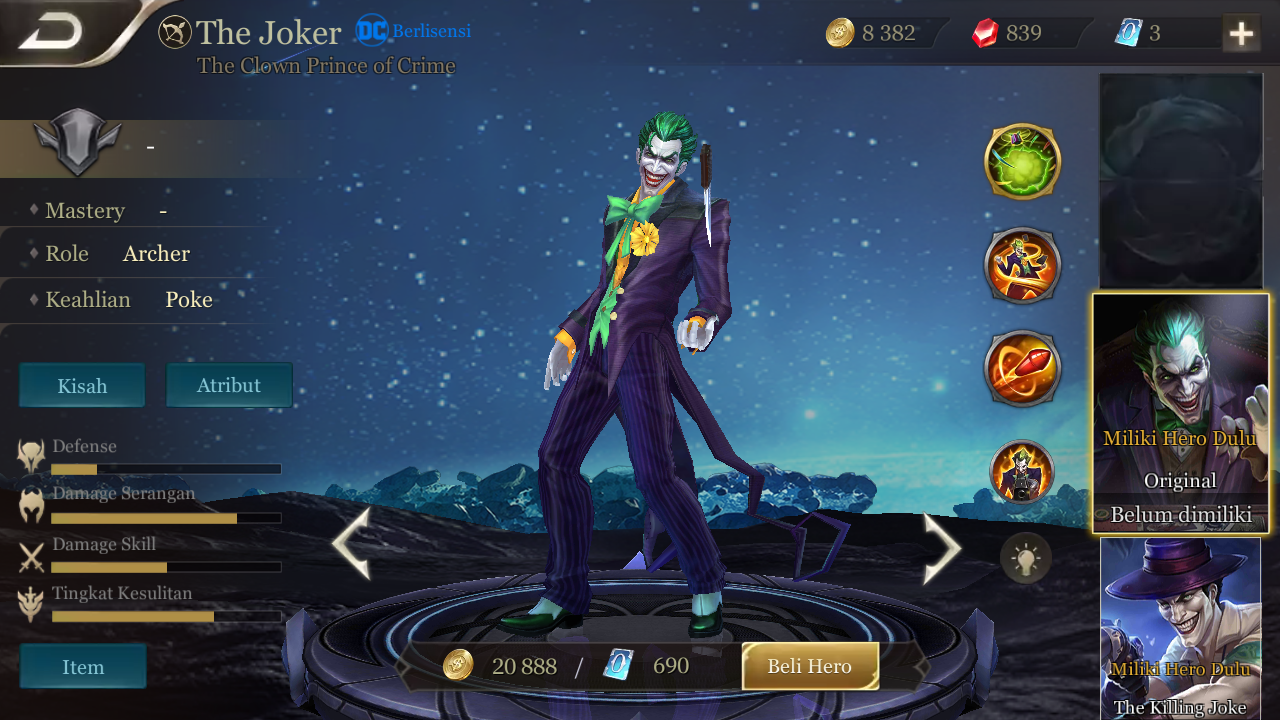Show the hero's Atribut stats

pyautogui.click(x=229, y=385)
